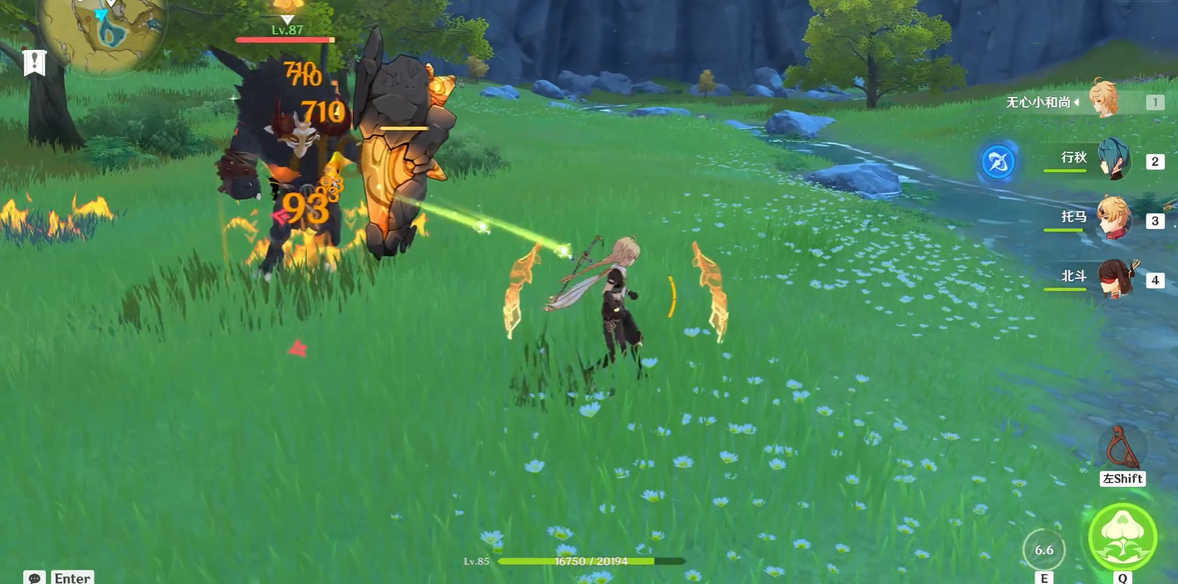This screenshot has width=1178, height=584.
Task: Switch to party member 北斗
Action: pyautogui.click(x=1113, y=278)
